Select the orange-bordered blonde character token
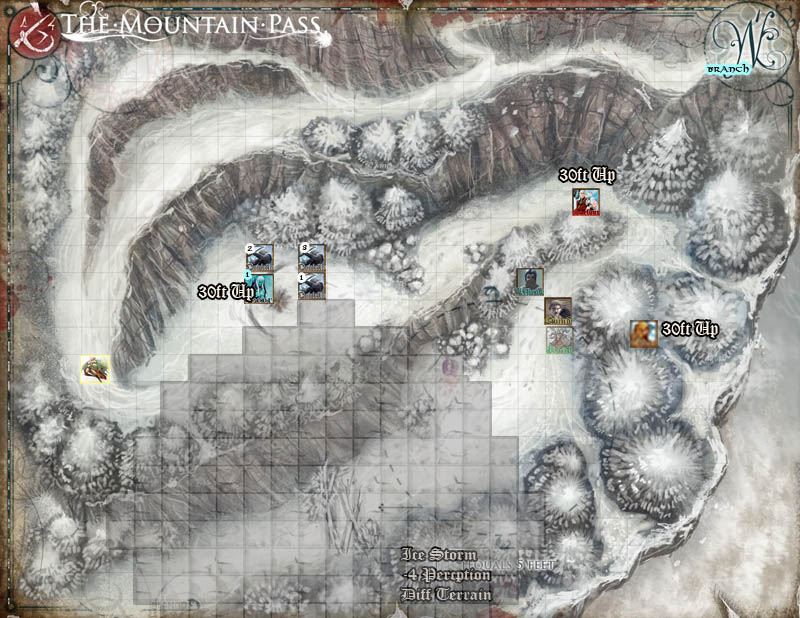This screenshot has width=800, height=618. click(643, 333)
